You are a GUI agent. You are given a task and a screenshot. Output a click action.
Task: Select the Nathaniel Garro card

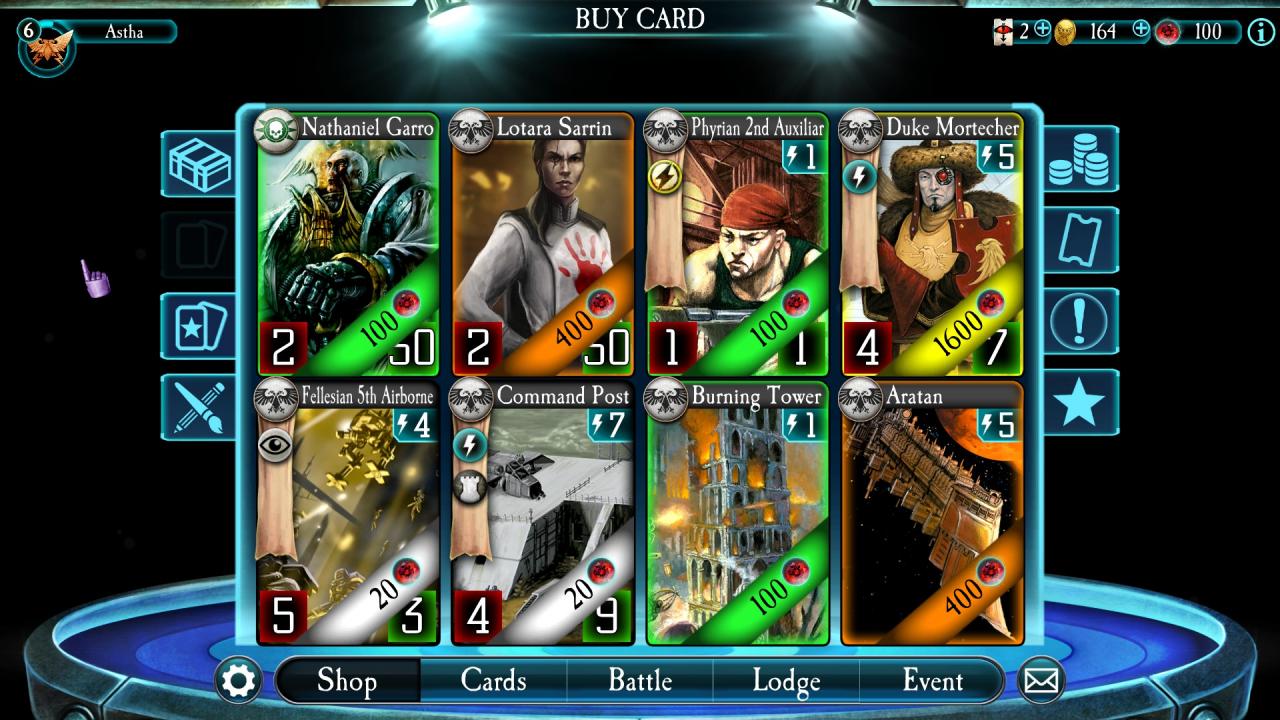tap(347, 245)
